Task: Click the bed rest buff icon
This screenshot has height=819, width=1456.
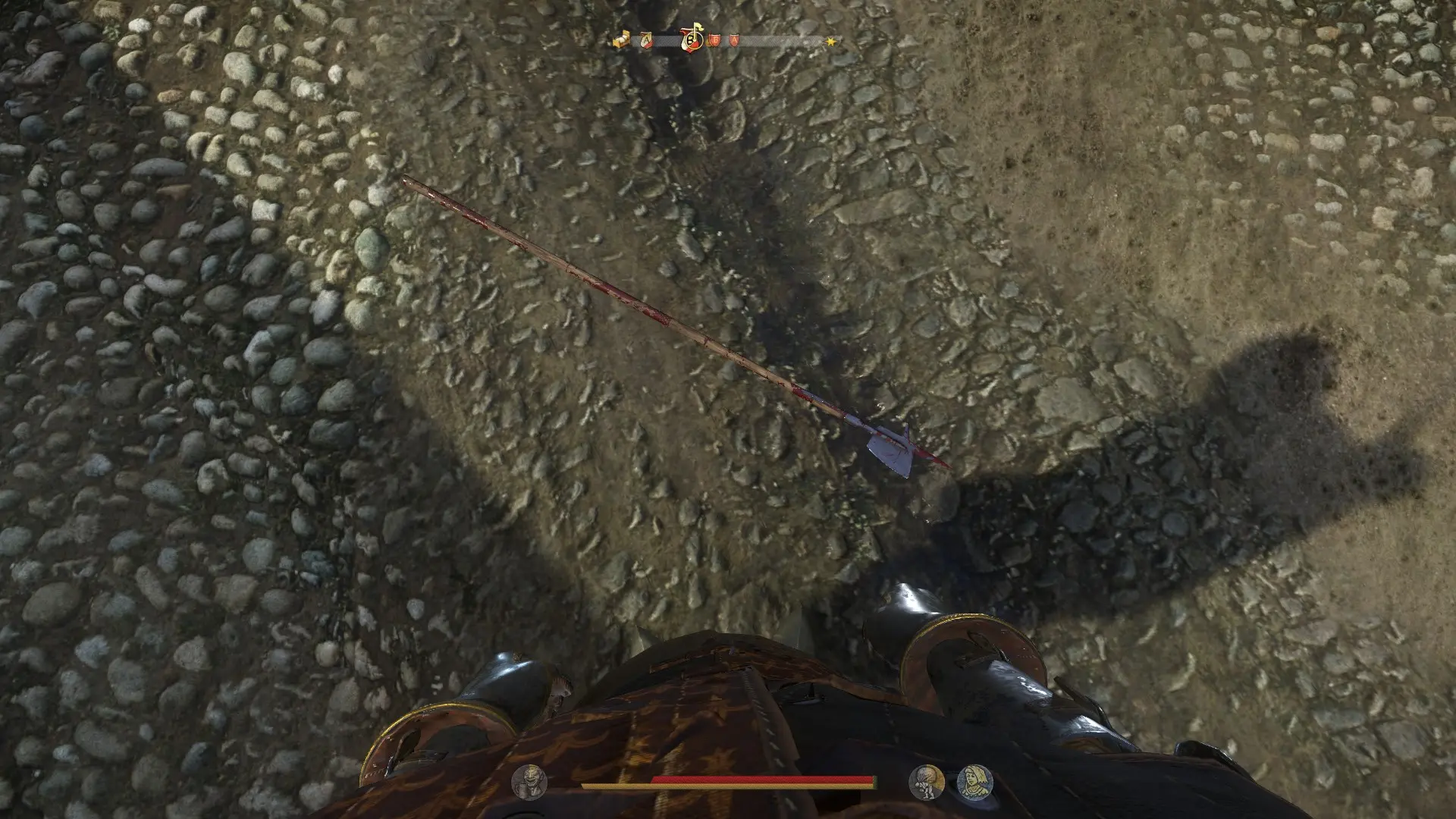Action: point(621,39)
